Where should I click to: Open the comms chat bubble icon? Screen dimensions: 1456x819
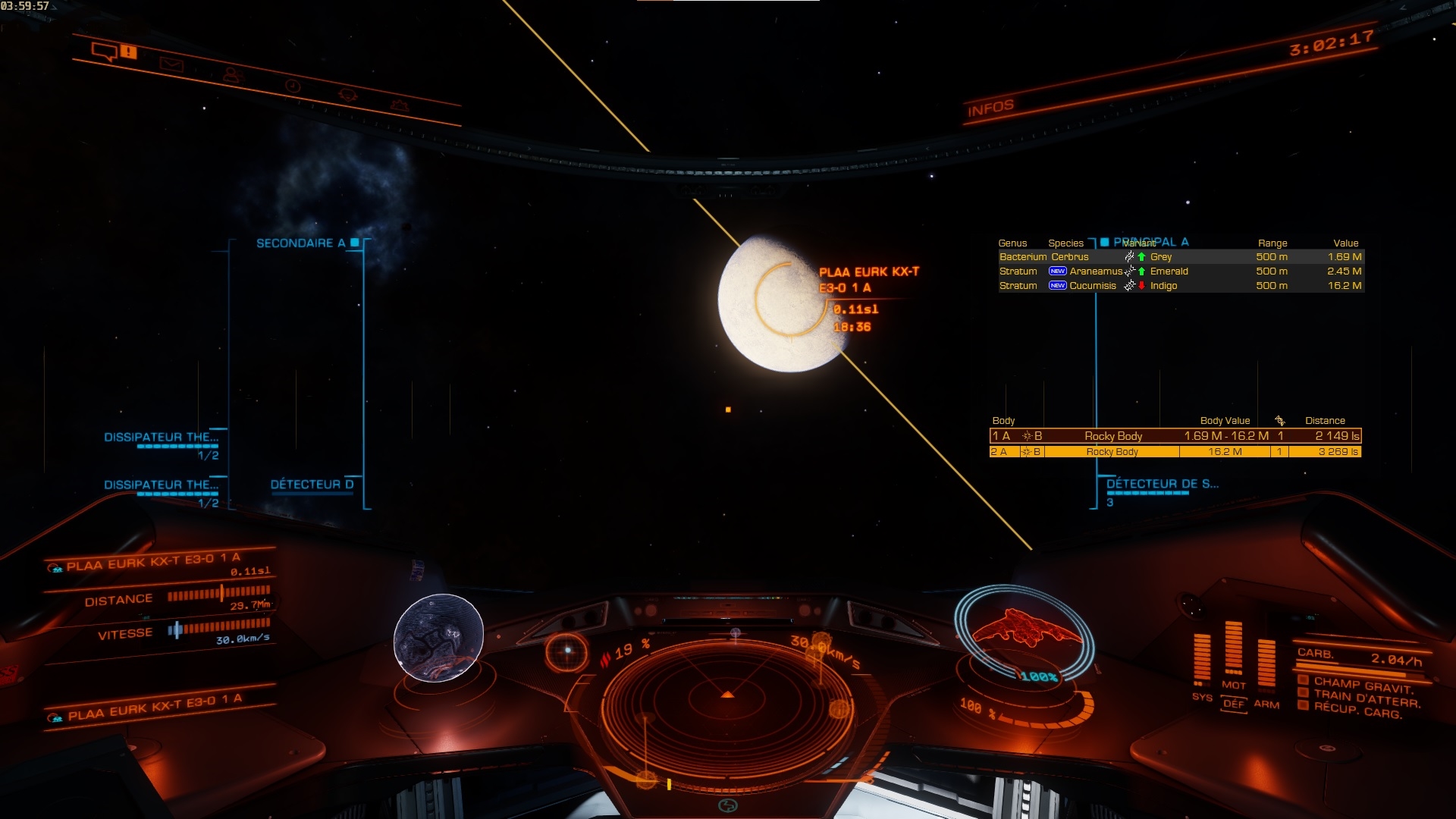(104, 52)
